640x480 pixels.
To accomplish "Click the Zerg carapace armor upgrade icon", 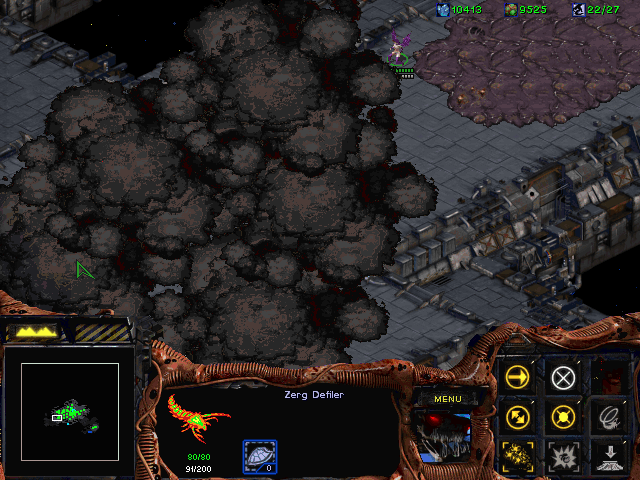I will pos(260,457).
